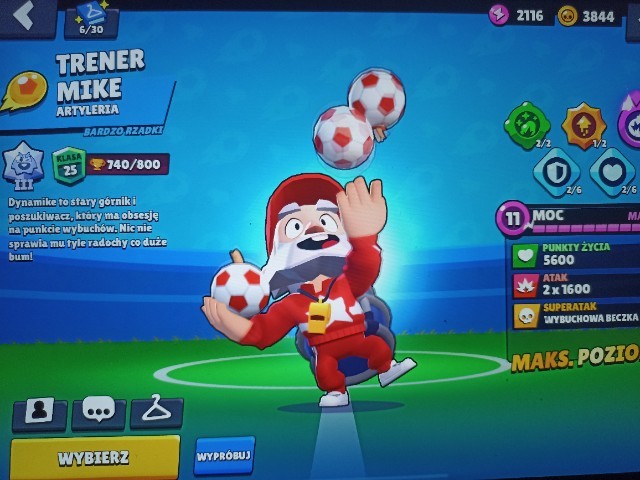Show the PUNKTY ŻYCIA stat details
The image size is (640, 480).
pyautogui.click(x=575, y=255)
